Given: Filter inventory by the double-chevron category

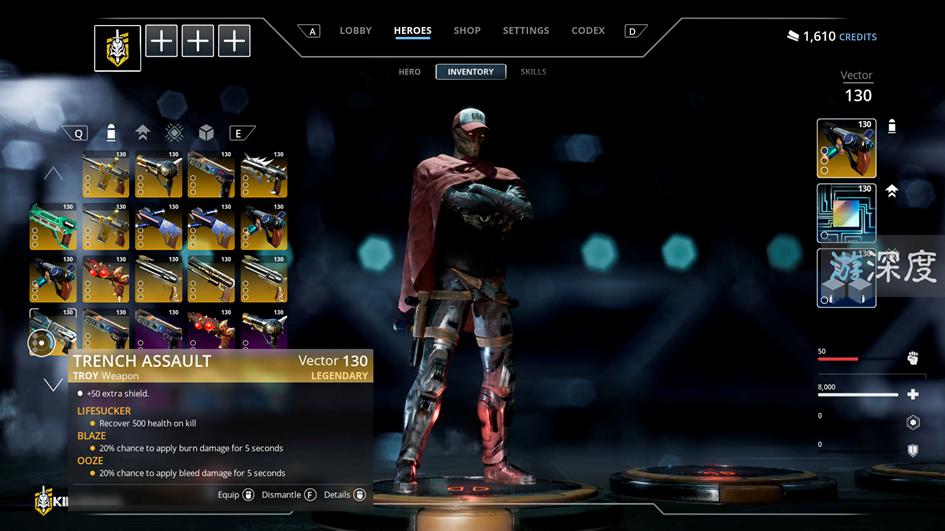Looking at the screenshot, I should click(142, 133).
